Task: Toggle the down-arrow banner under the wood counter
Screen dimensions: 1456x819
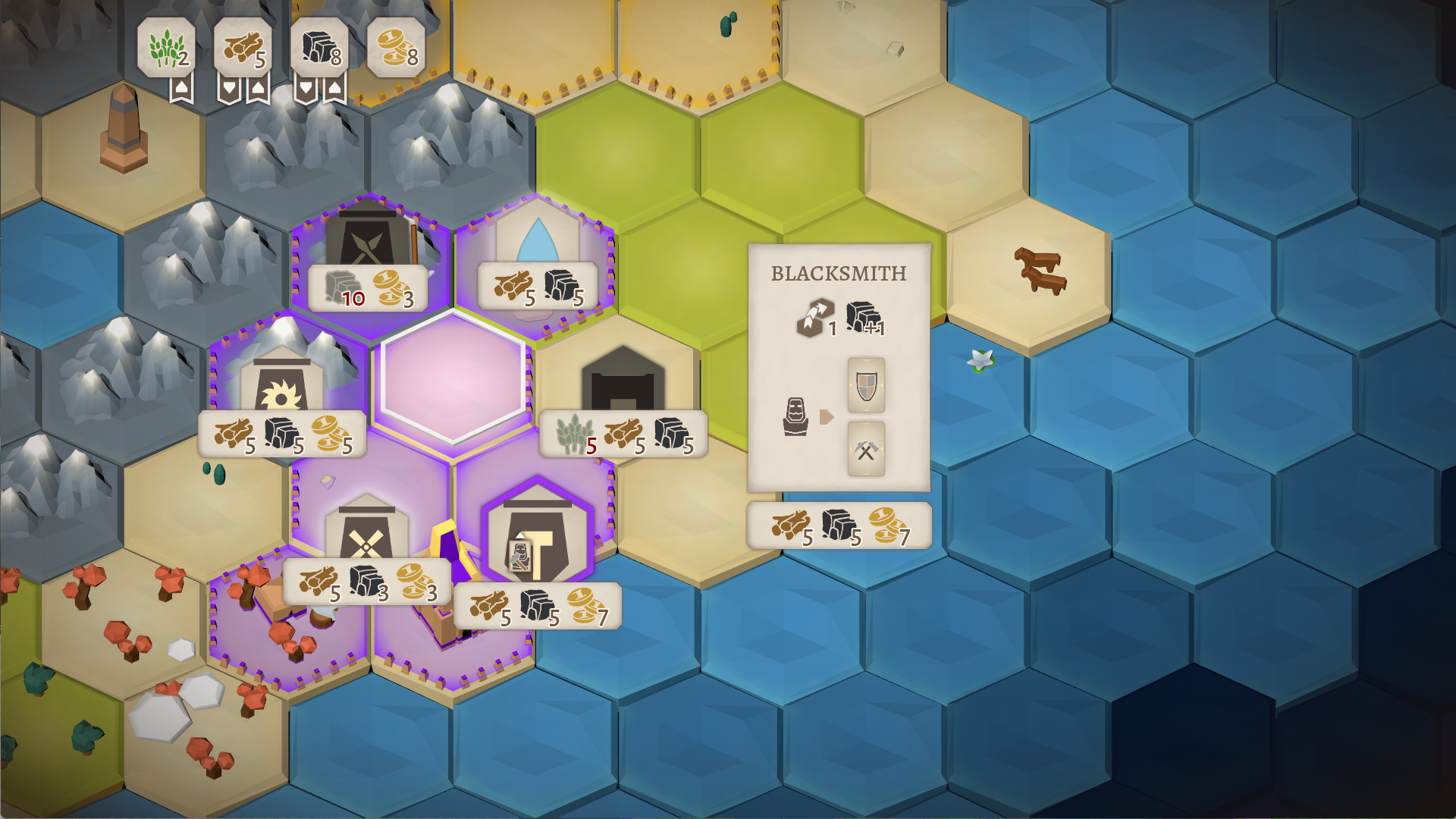Action: [231, 89]
